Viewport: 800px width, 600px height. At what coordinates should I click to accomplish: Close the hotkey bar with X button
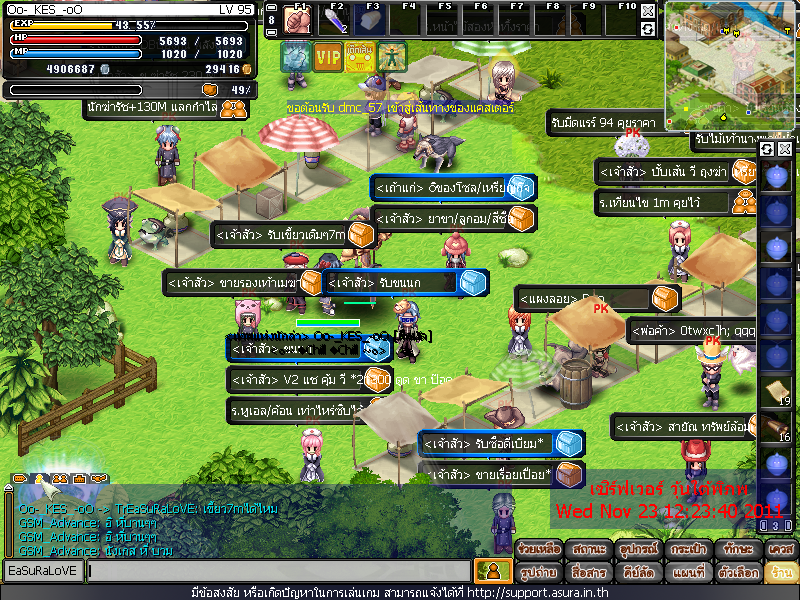pyautogui.click(x=649, y=10)
